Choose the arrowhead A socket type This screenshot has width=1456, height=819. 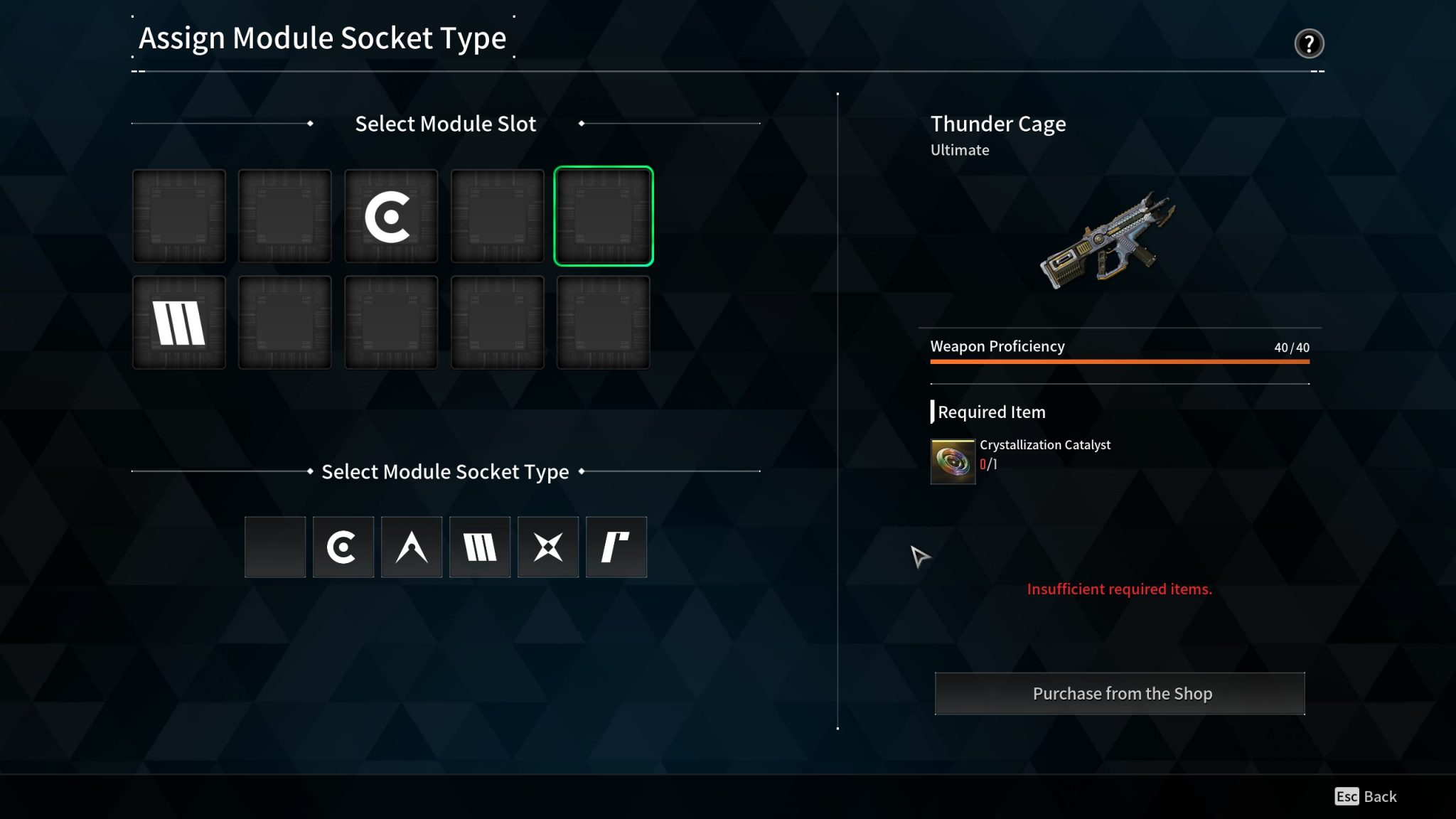(x=412, y=547)
